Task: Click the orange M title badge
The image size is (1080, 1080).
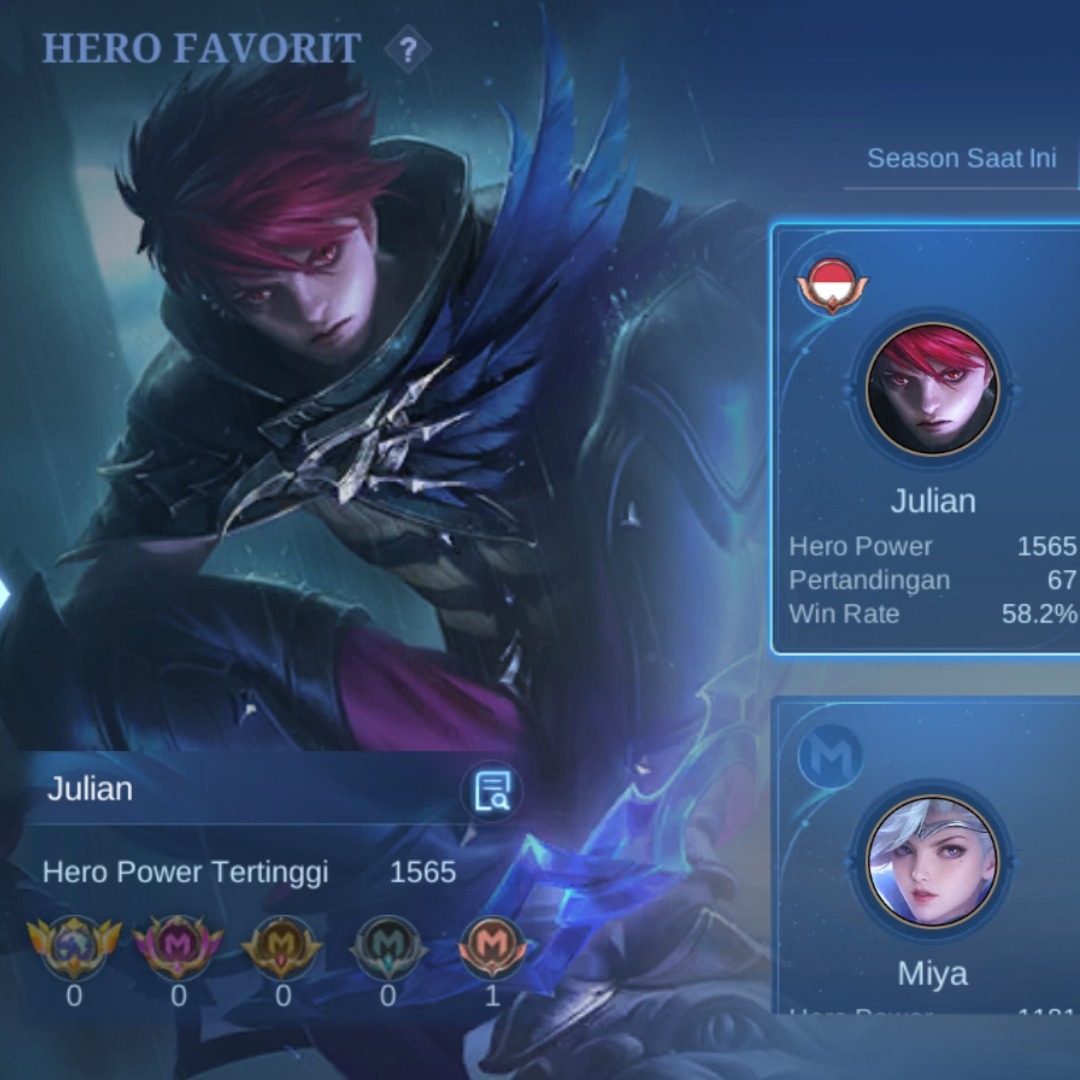Action: (492, 945)
